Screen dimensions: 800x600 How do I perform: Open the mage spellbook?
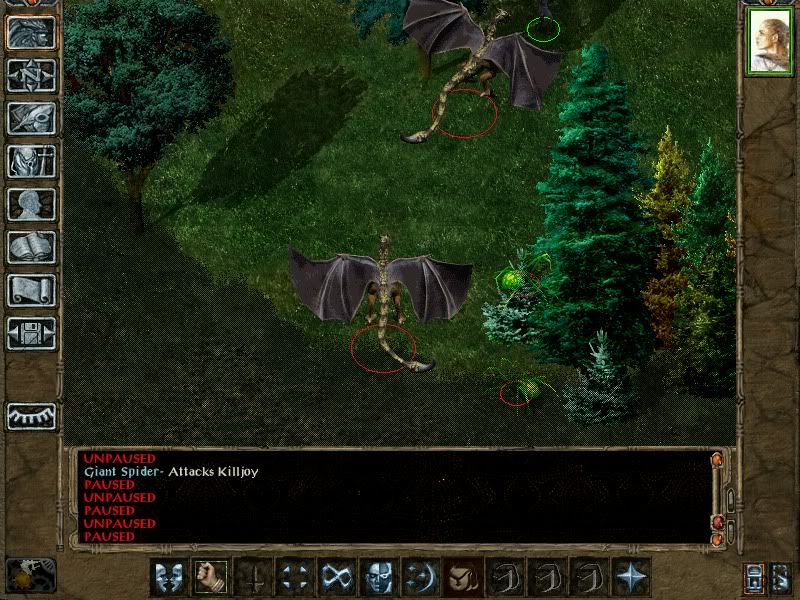click(31, 247)
